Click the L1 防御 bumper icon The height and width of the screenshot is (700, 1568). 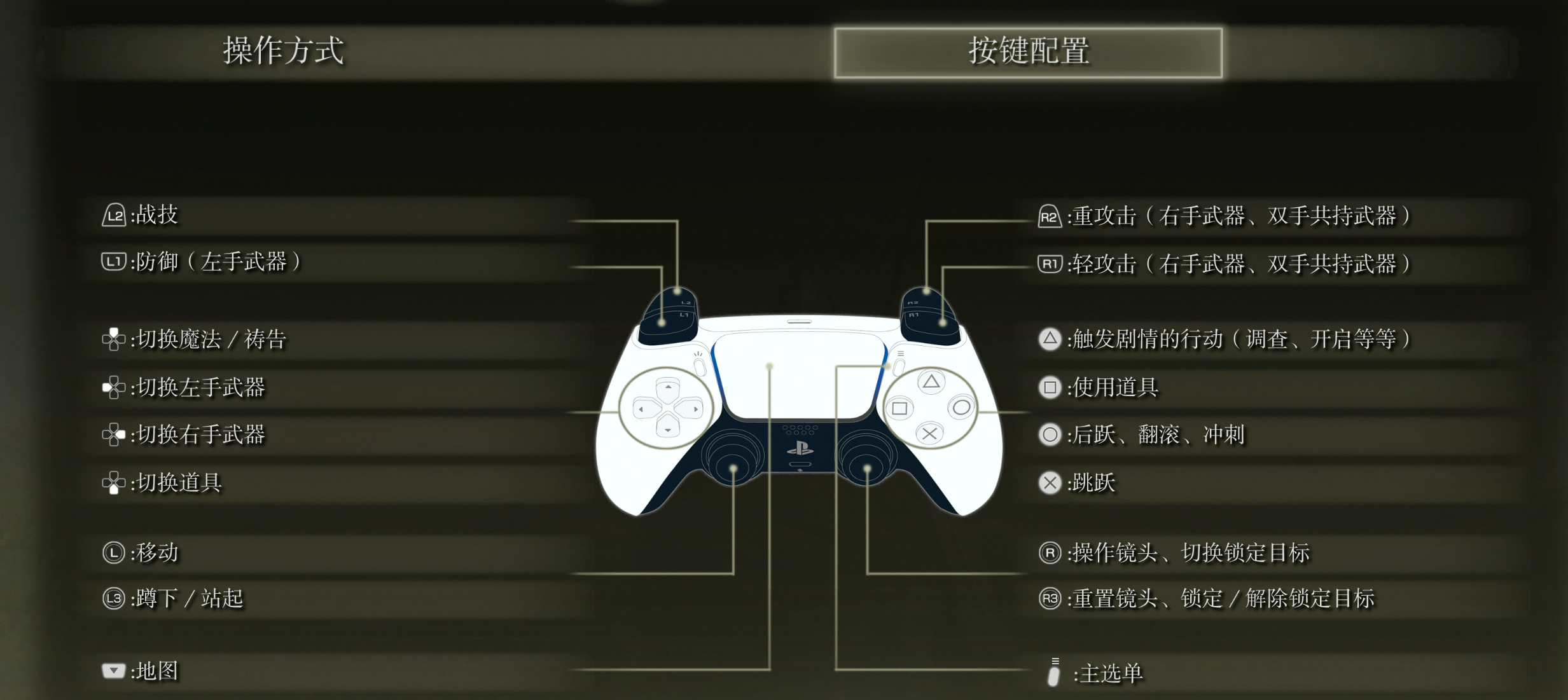click(113, 261)
